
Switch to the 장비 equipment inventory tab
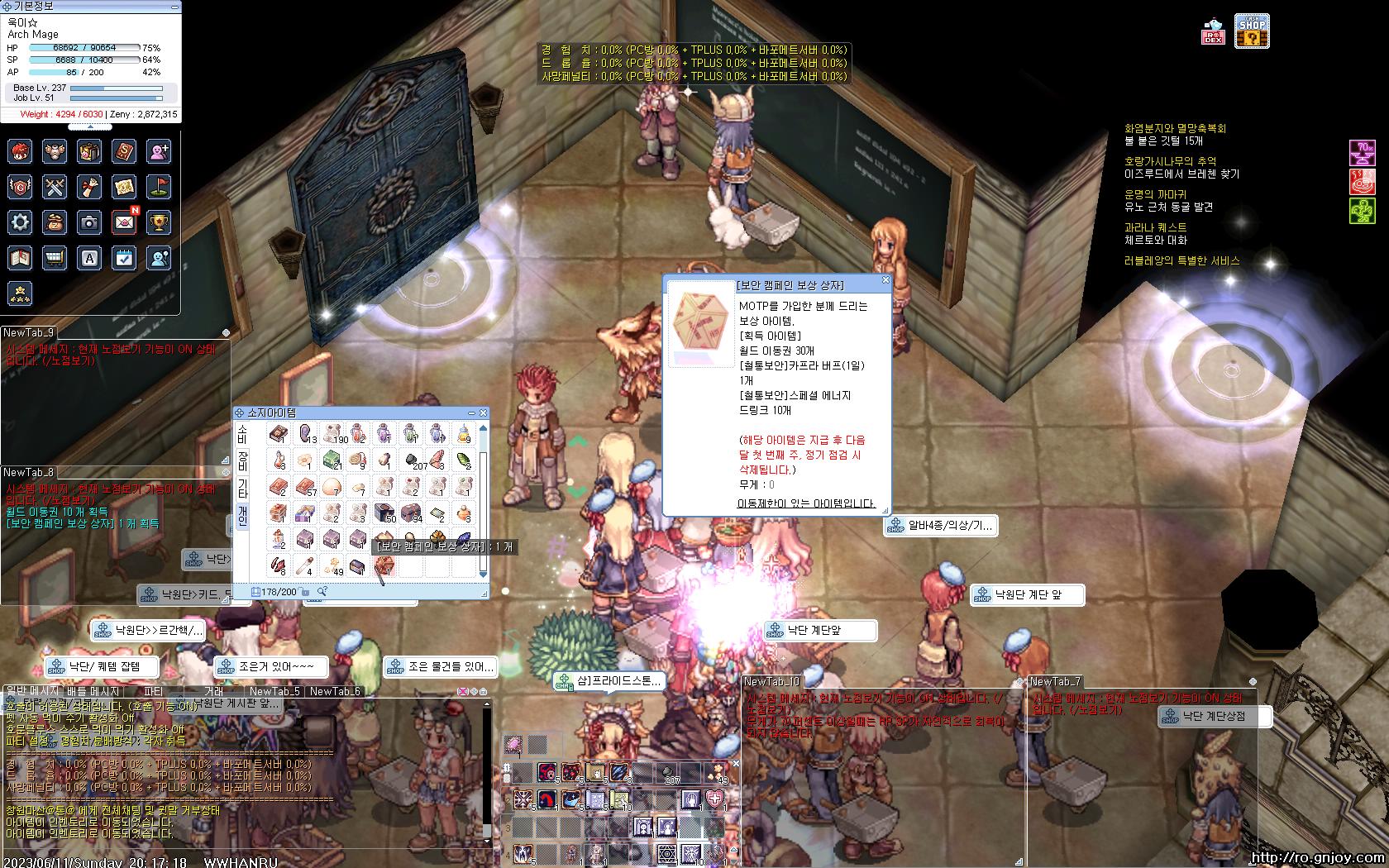point(243,461)
